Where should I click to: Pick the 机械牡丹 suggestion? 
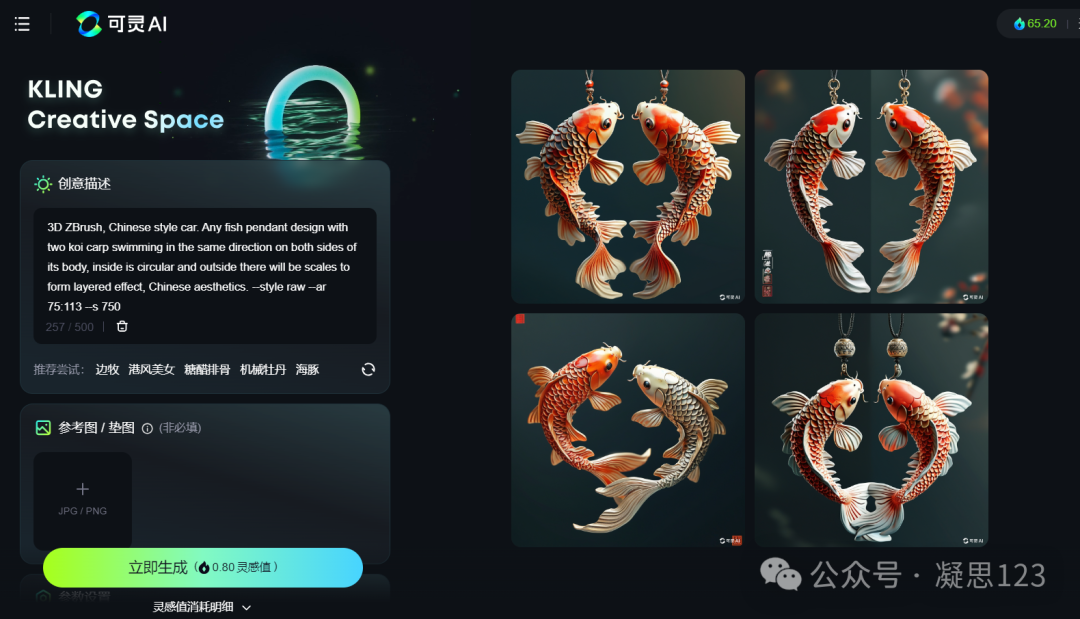point(263,370)
